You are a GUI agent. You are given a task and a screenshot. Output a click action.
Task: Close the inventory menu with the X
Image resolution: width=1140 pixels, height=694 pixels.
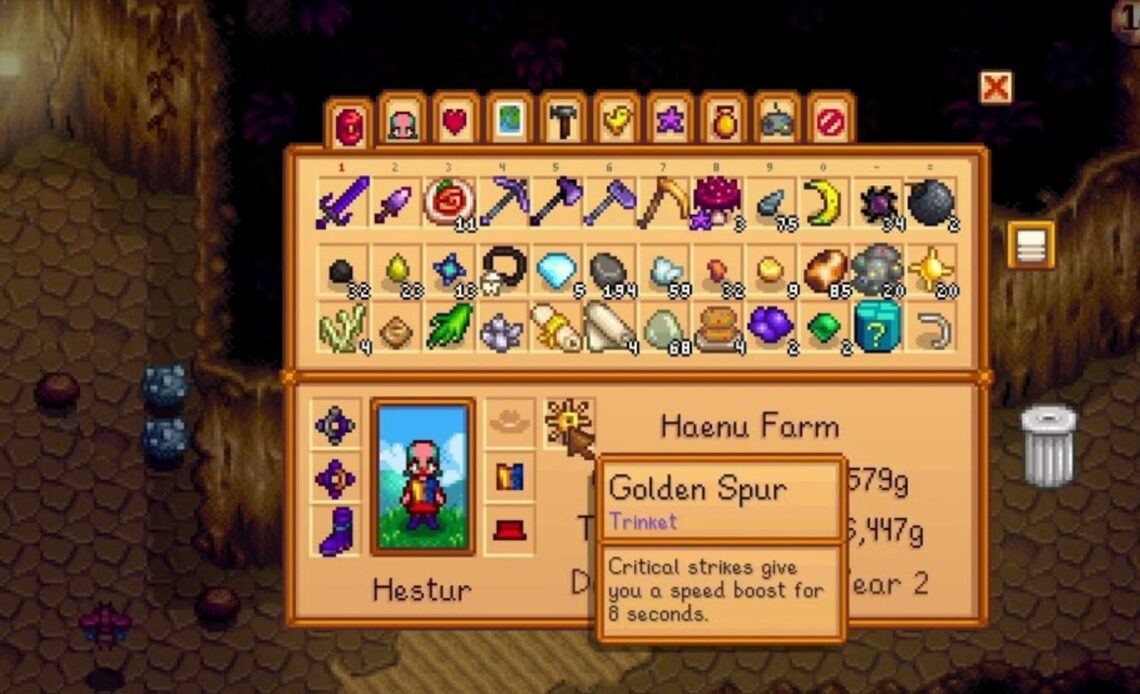coord(994,88)
